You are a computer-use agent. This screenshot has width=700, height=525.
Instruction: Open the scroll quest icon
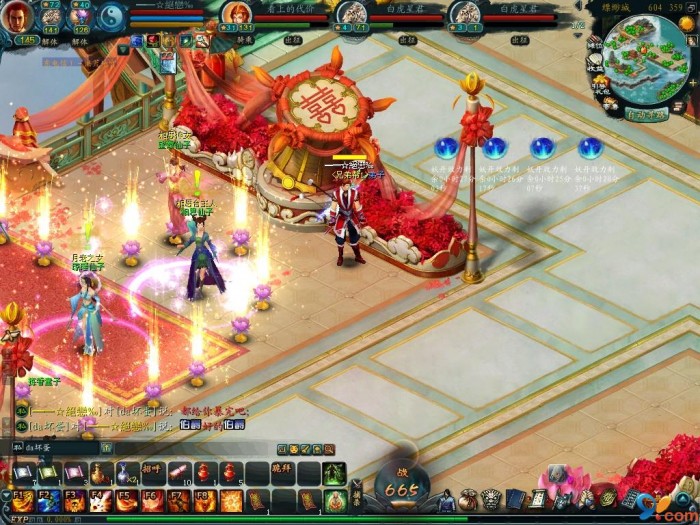538,498
